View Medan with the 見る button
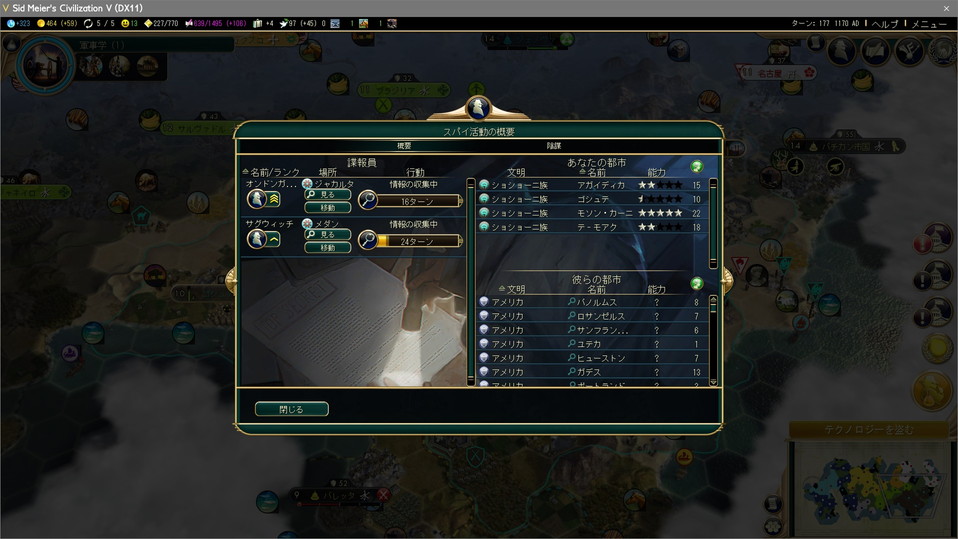This screenshot has height=539, width=958. point(328,234)
